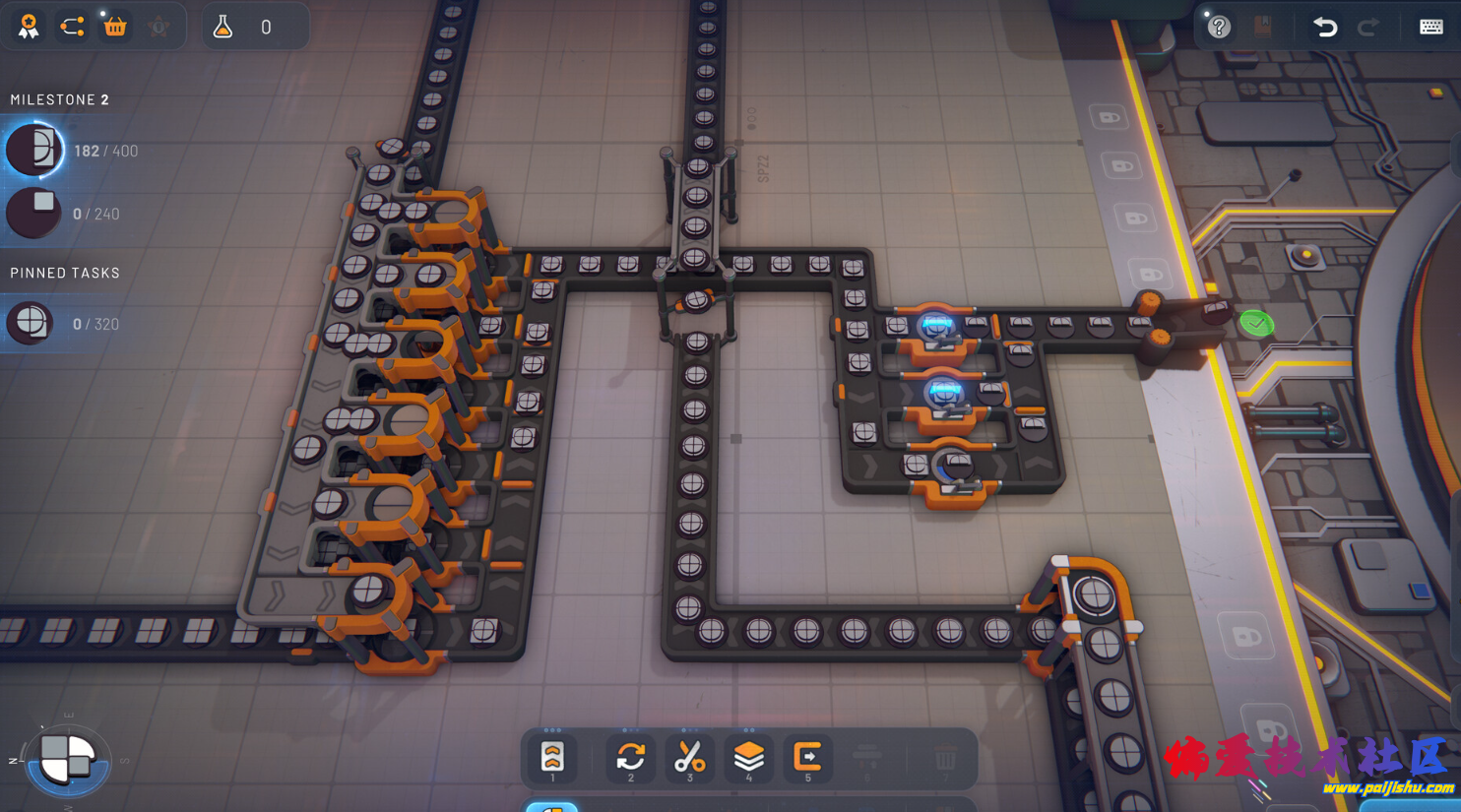Select the square shape milestone goal
The width and height of the screenshot is (1461, 812).
pyautogui.click(x=34, y=213)
